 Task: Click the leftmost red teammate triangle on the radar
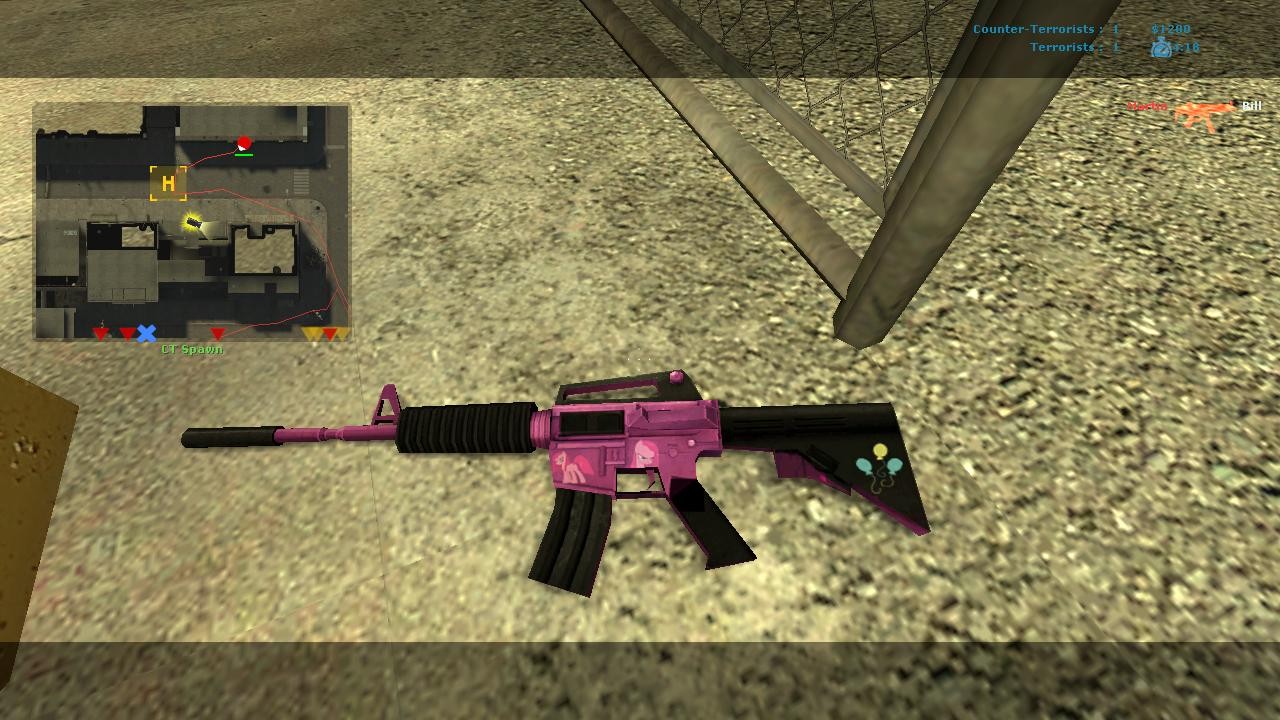[x=98, y=333]
